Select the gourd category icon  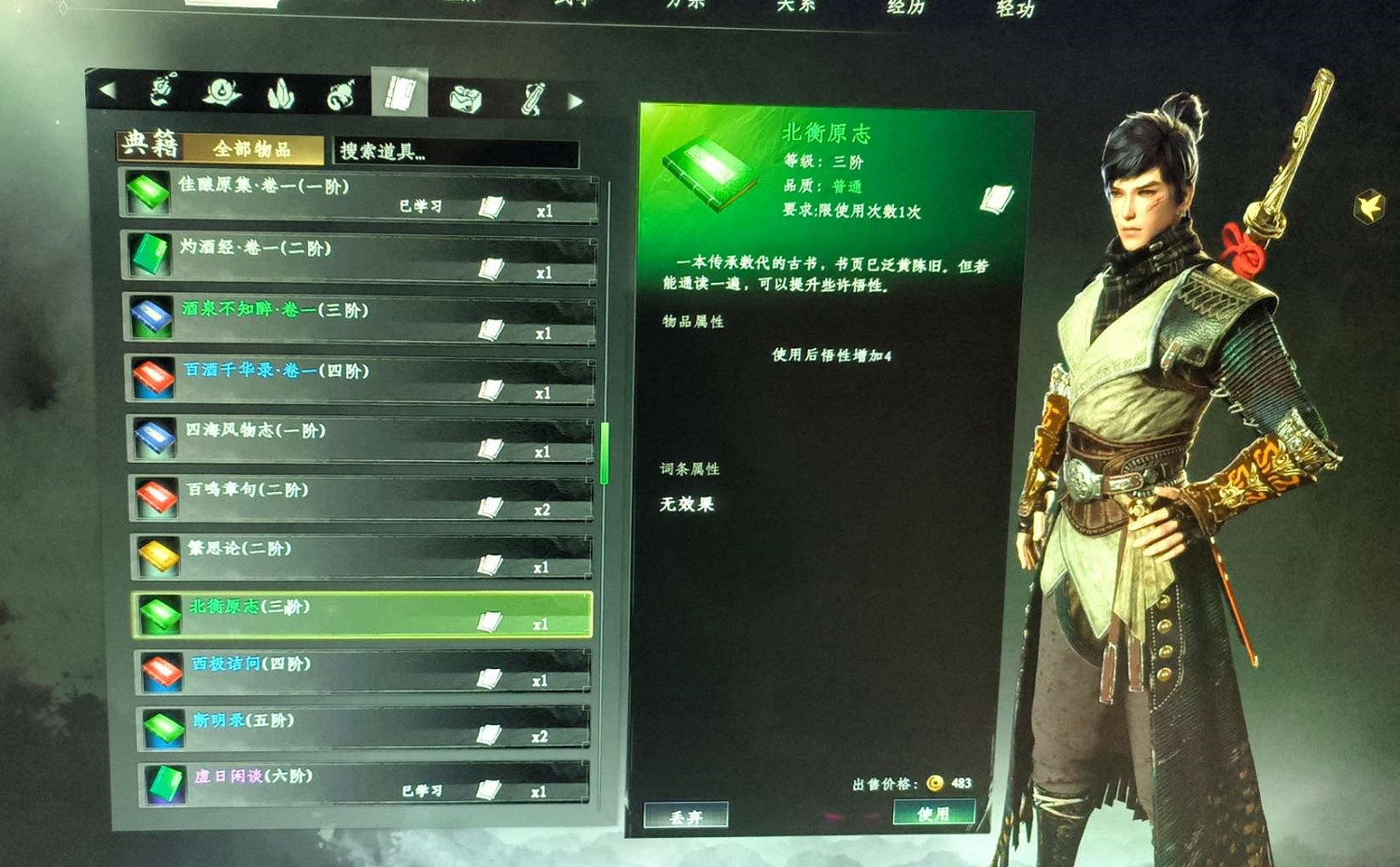point(339,91)
